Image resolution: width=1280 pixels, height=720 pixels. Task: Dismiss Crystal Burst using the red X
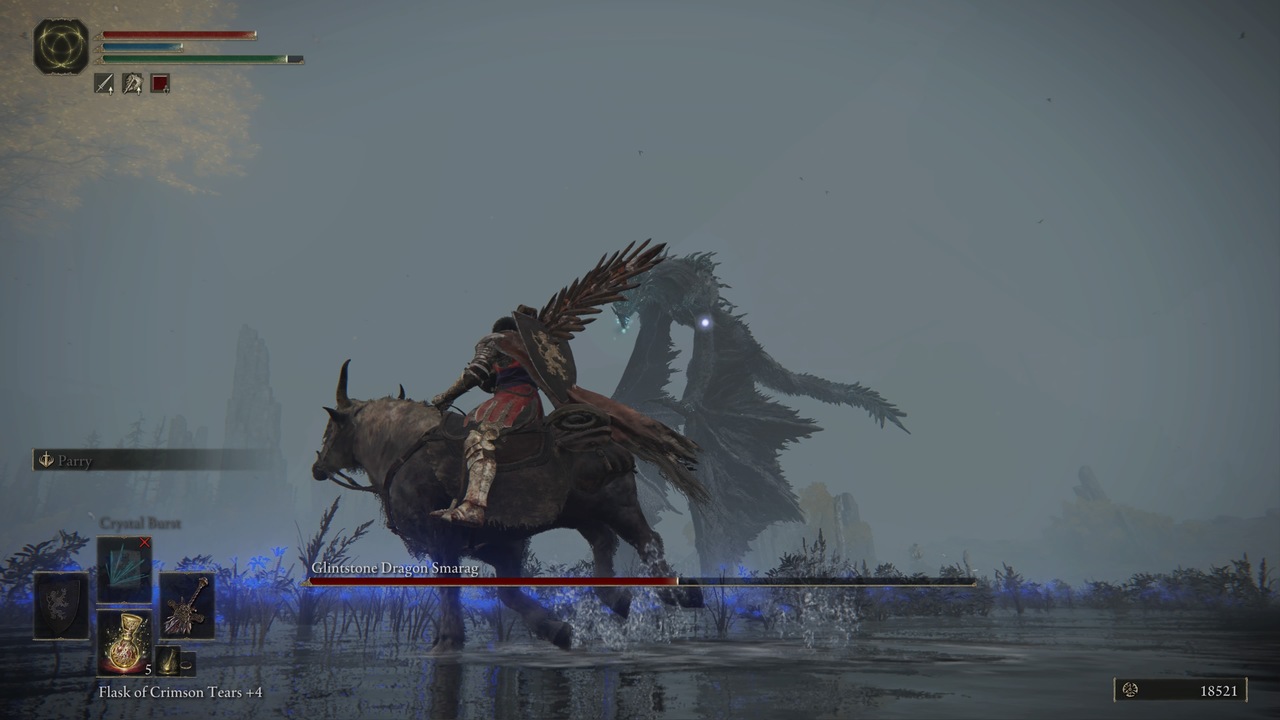(x=145, y=541)
